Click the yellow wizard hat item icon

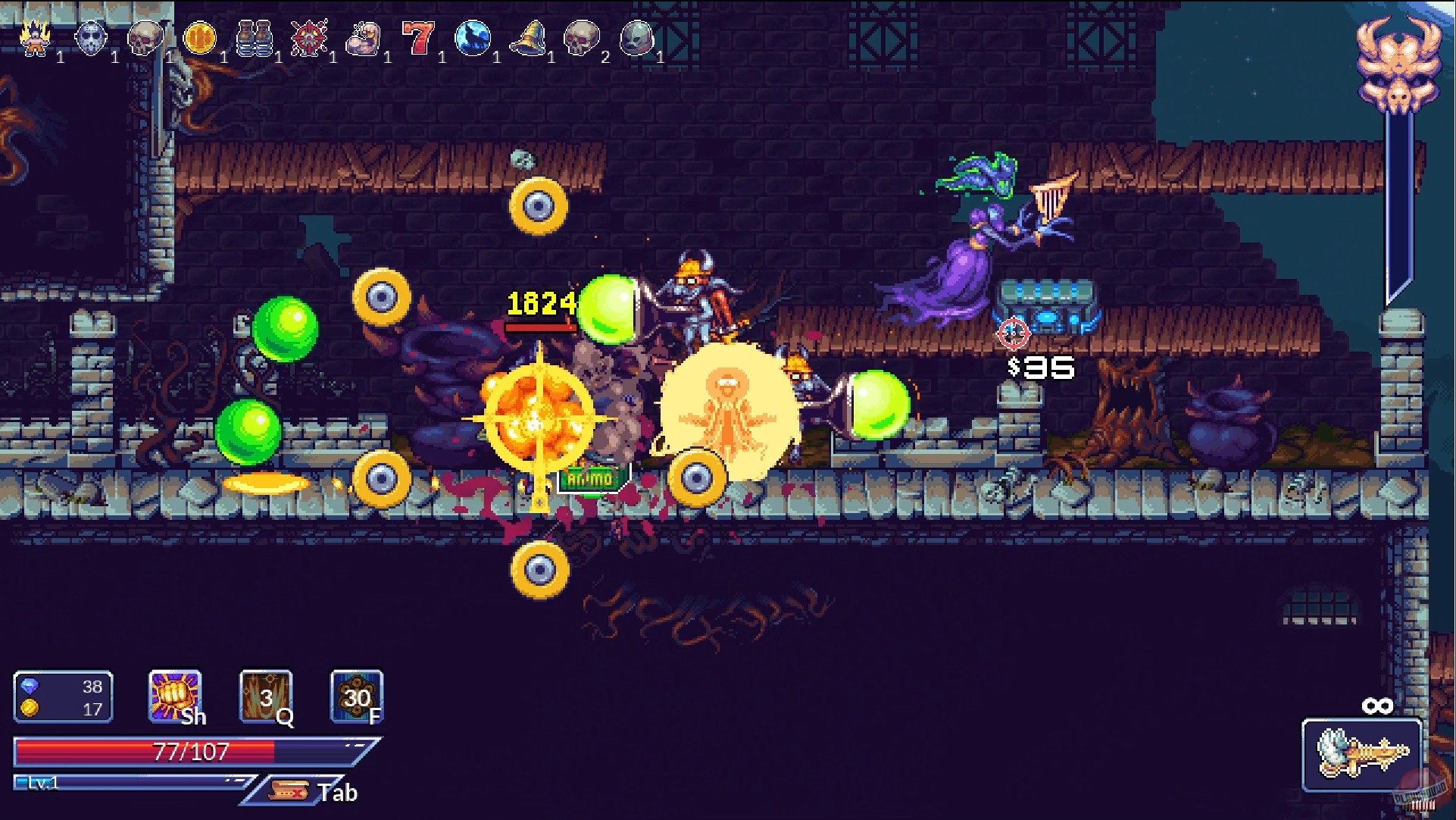point(529,38)
